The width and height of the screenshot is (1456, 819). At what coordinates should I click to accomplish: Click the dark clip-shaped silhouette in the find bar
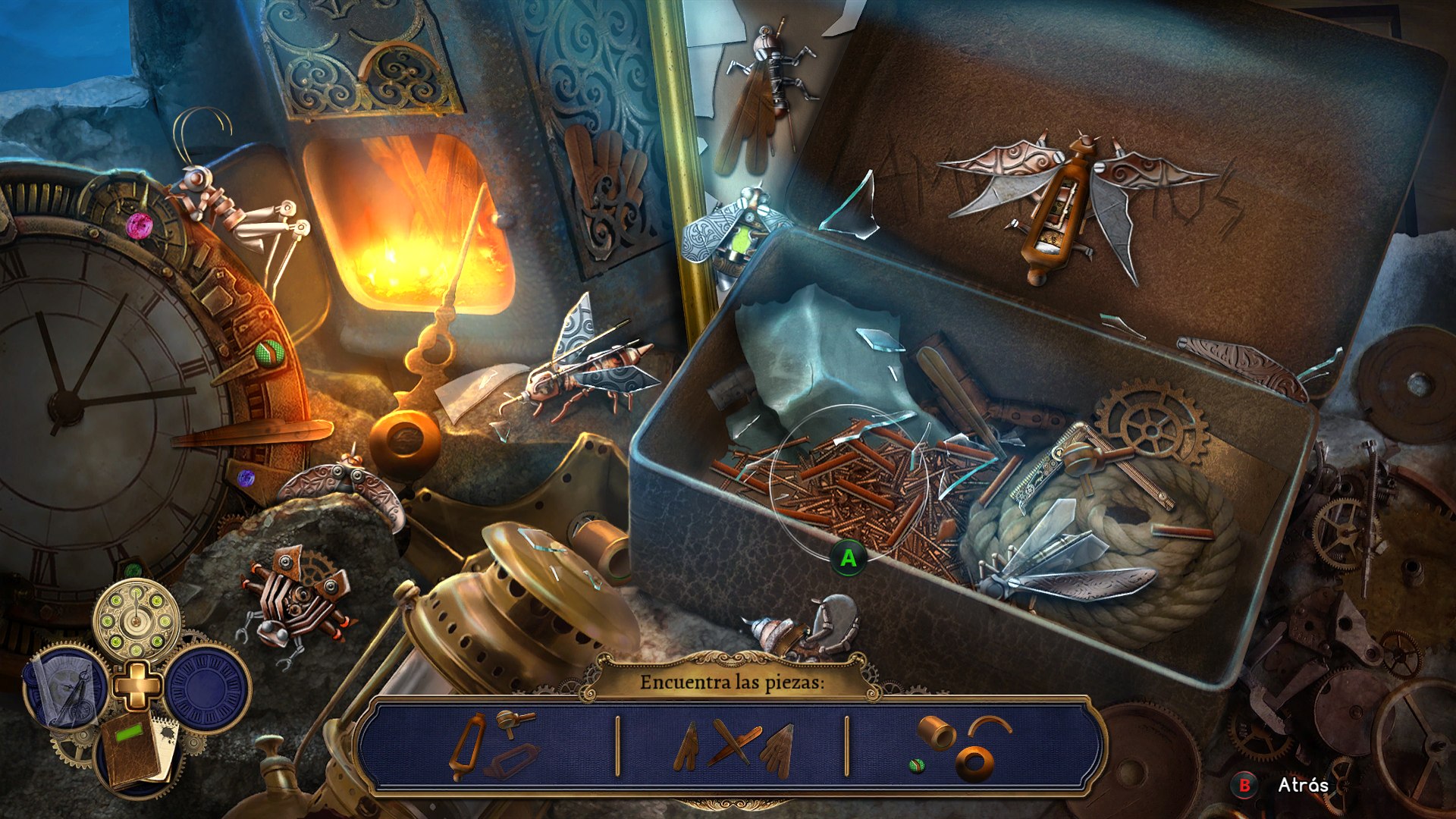click(x=513, y=761)
